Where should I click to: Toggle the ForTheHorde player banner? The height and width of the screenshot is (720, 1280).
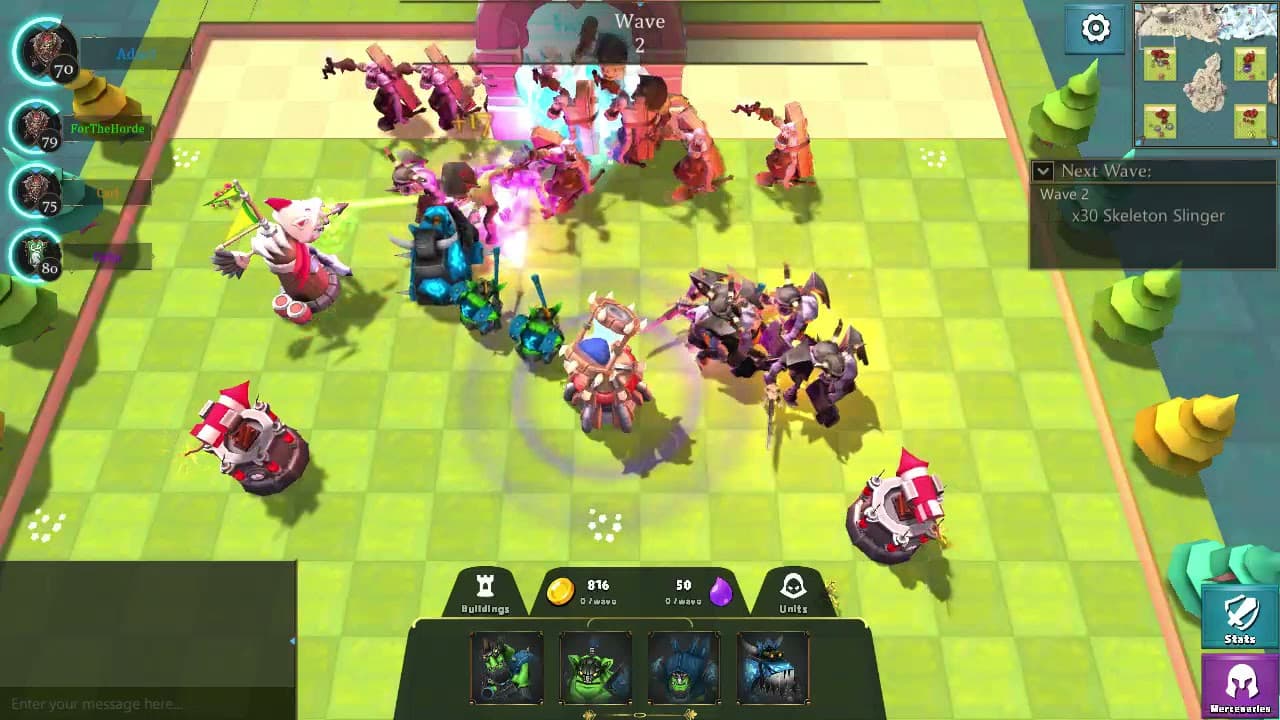pos(109,129)
